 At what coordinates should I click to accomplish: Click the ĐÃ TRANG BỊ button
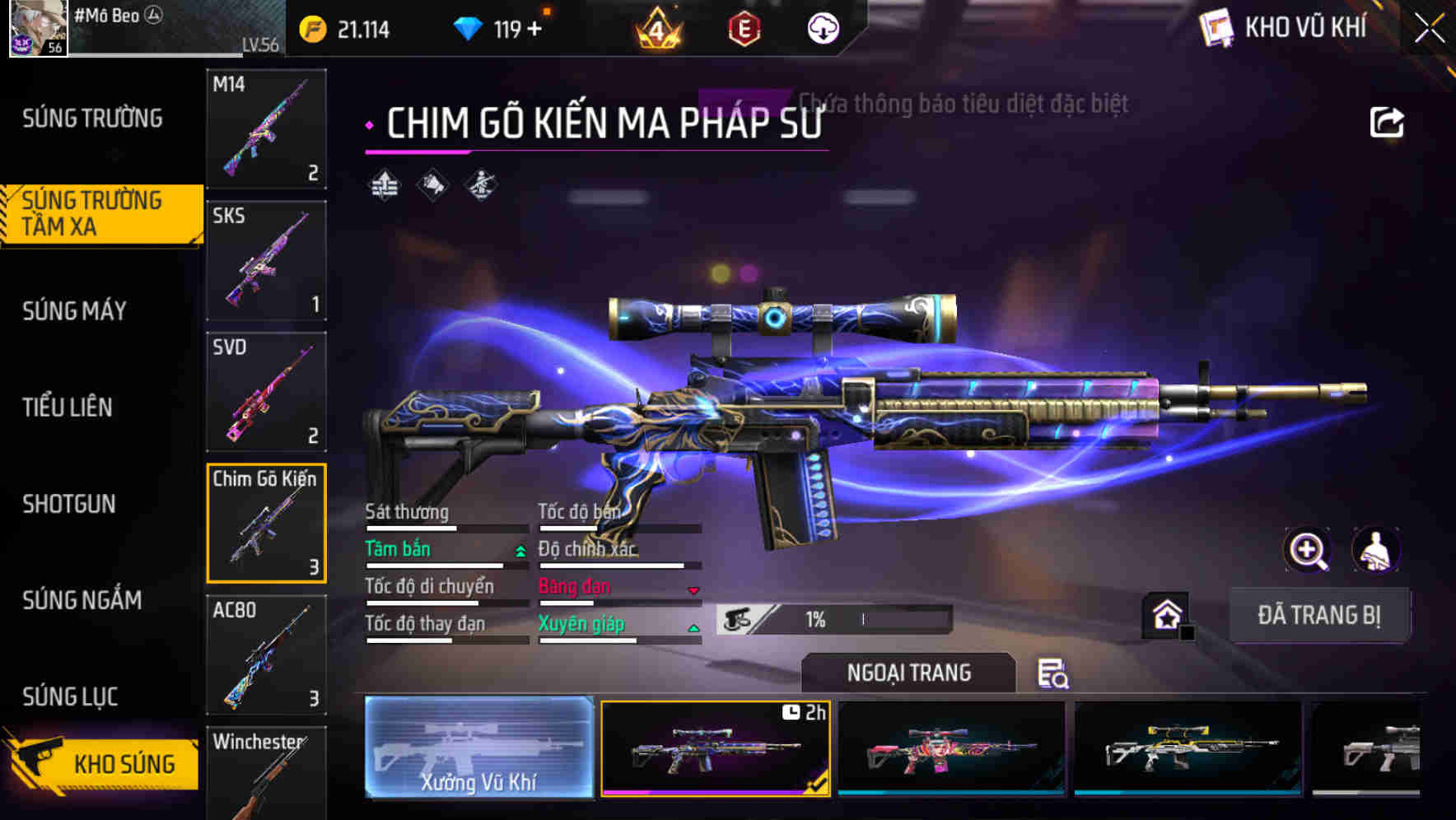pyautogui.click(x=1319, y=615)
